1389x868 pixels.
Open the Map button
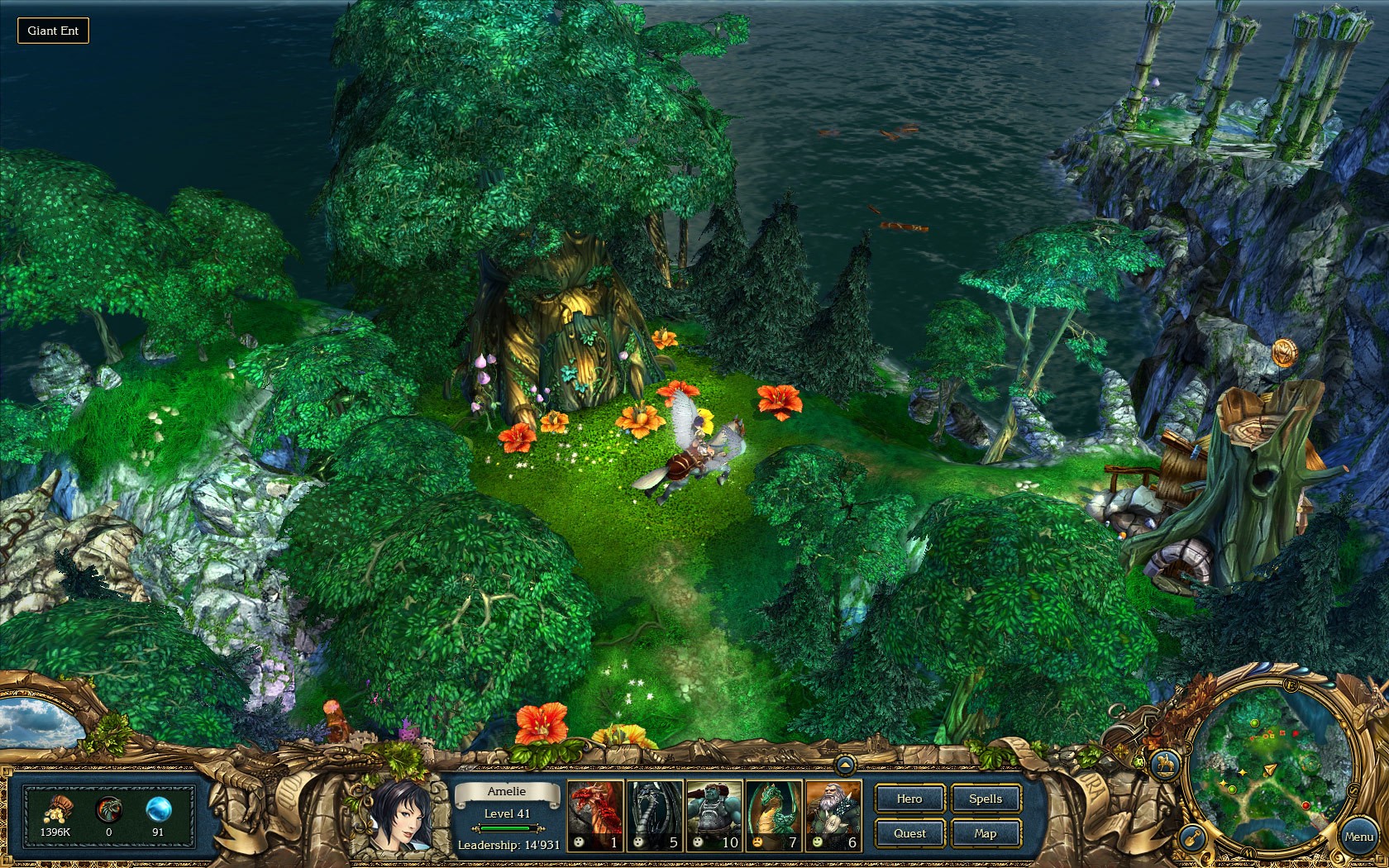click(x=986, y=833)
